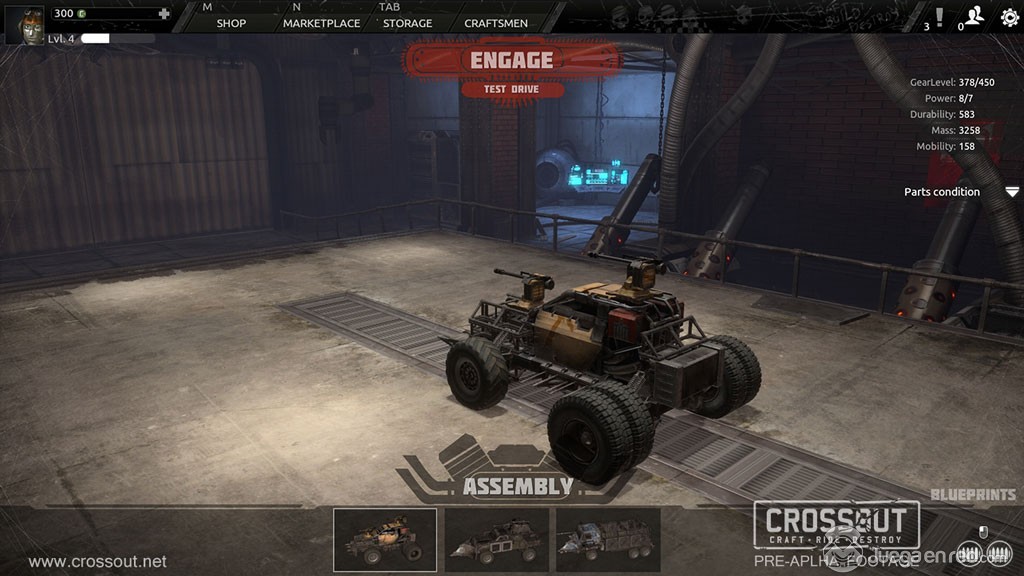This screenshot has width=1024, height=576.
Task: Open settings with the gear icon
Action: point(1009,17)
